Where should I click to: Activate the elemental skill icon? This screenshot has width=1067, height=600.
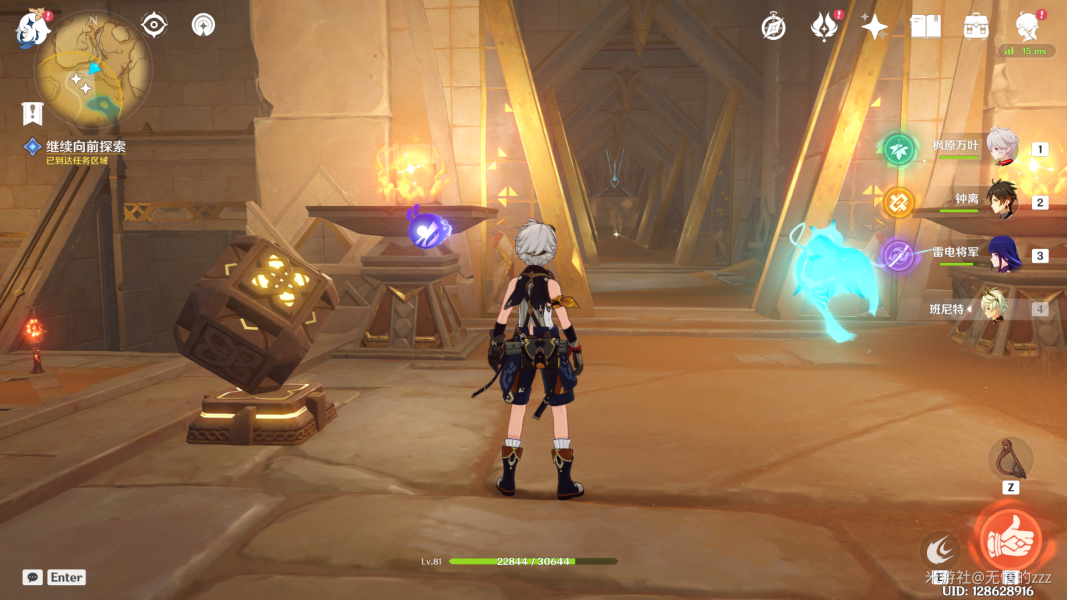tap(940, 548)
